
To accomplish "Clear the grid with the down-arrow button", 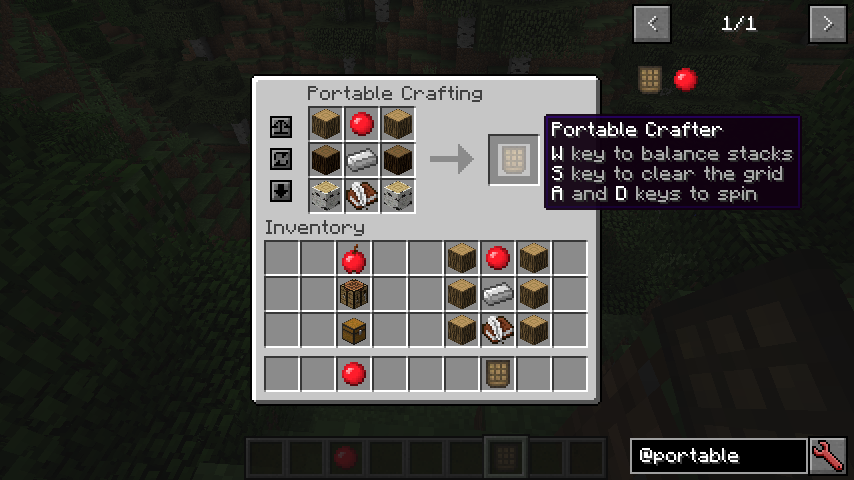I will tap(281, 191).
